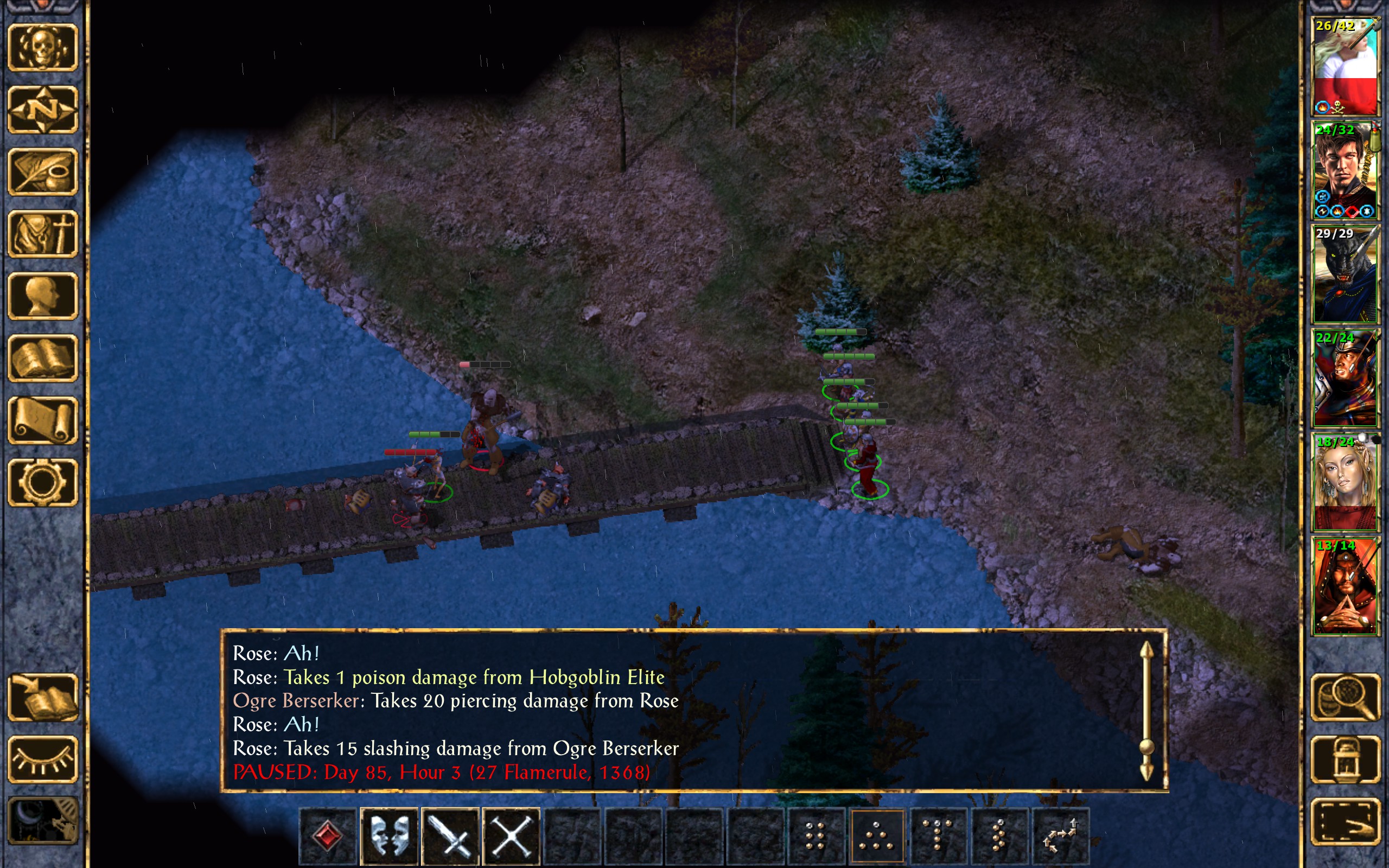Viewport: 1389px width, 868px height.
Task: Open the options menu gear button
Action: click(x=43, y=482)
